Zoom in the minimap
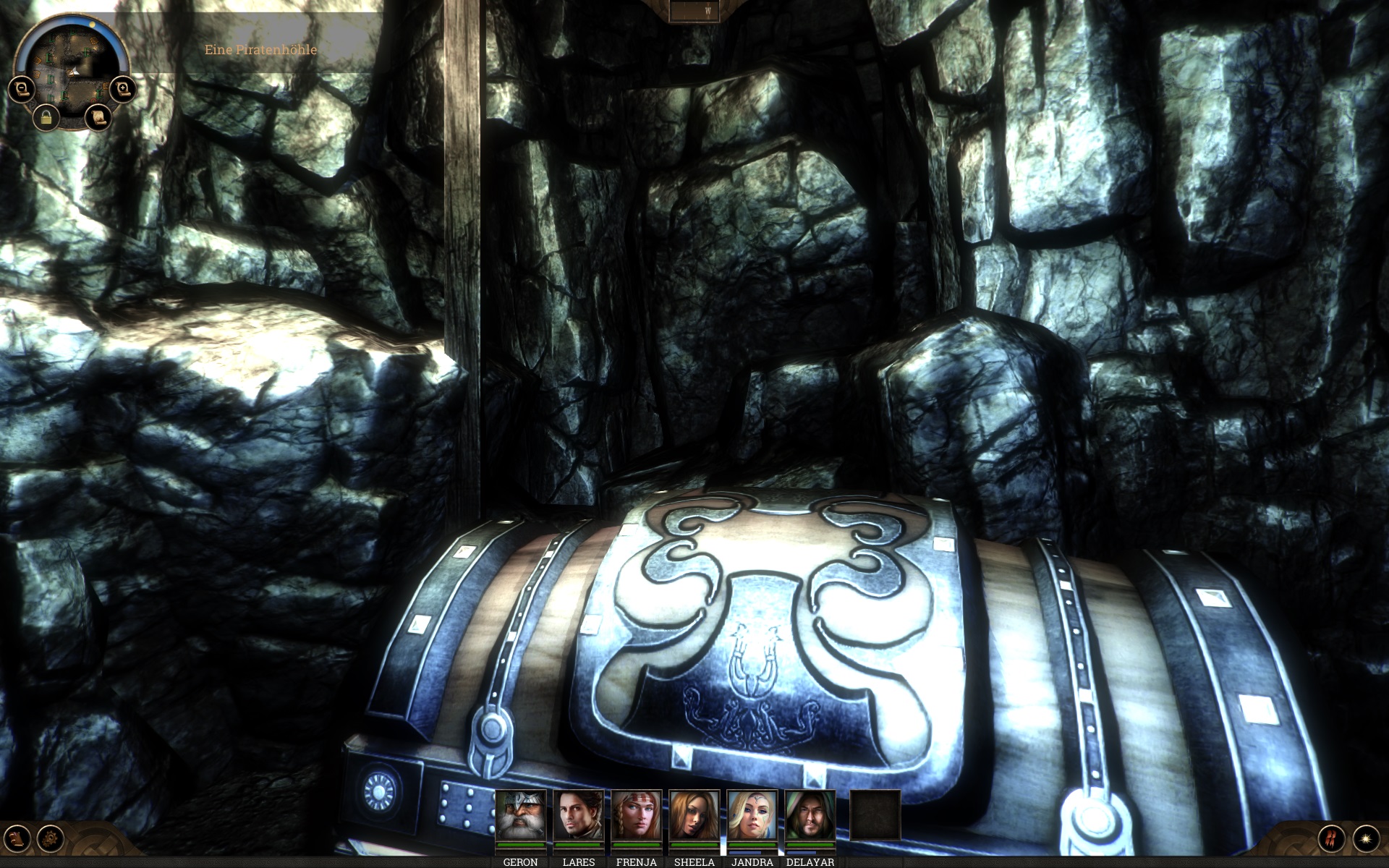 pyautogui.click(x=124, y=89)
